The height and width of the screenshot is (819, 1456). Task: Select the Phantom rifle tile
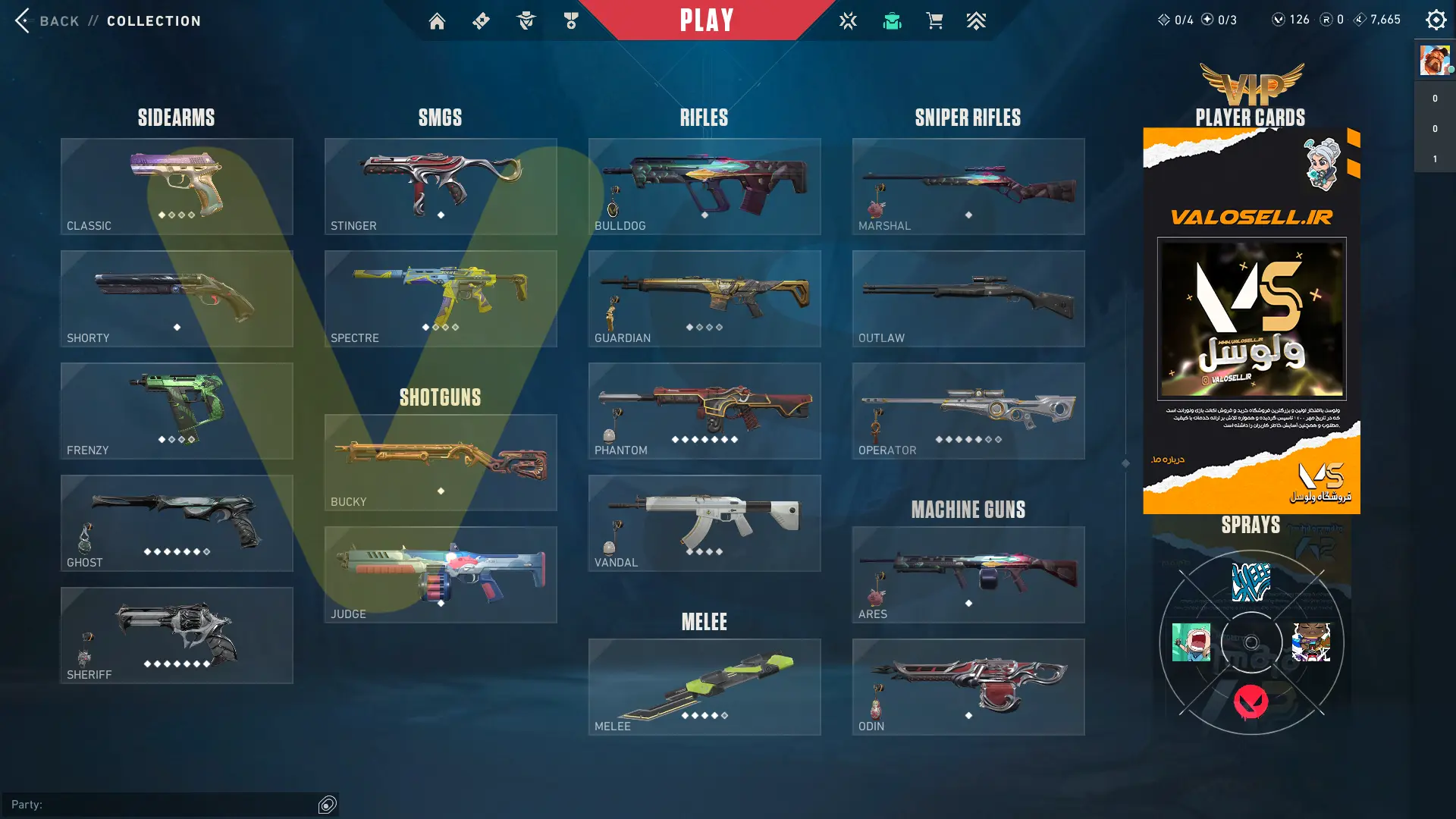pyautogui.click(x=704, y=411)
